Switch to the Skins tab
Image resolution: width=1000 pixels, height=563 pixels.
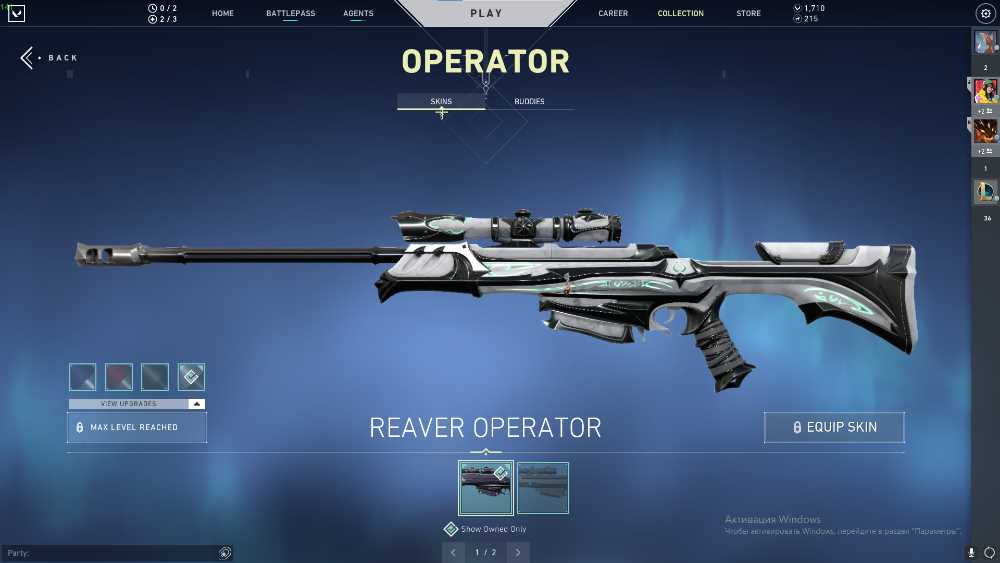tap(441, 102)
